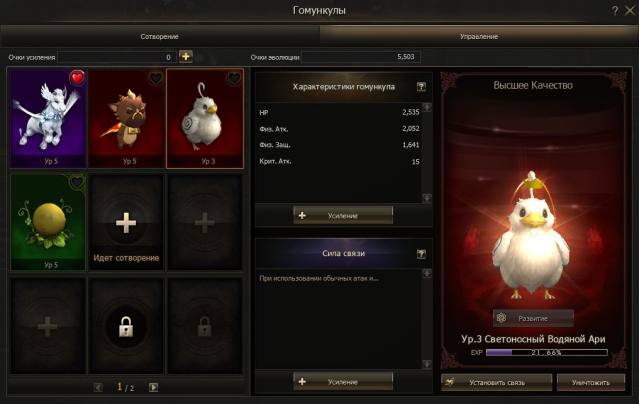639x404 pixels.
Task: Select the brown spiky cat homunculus card
Action: coord(126,118)
